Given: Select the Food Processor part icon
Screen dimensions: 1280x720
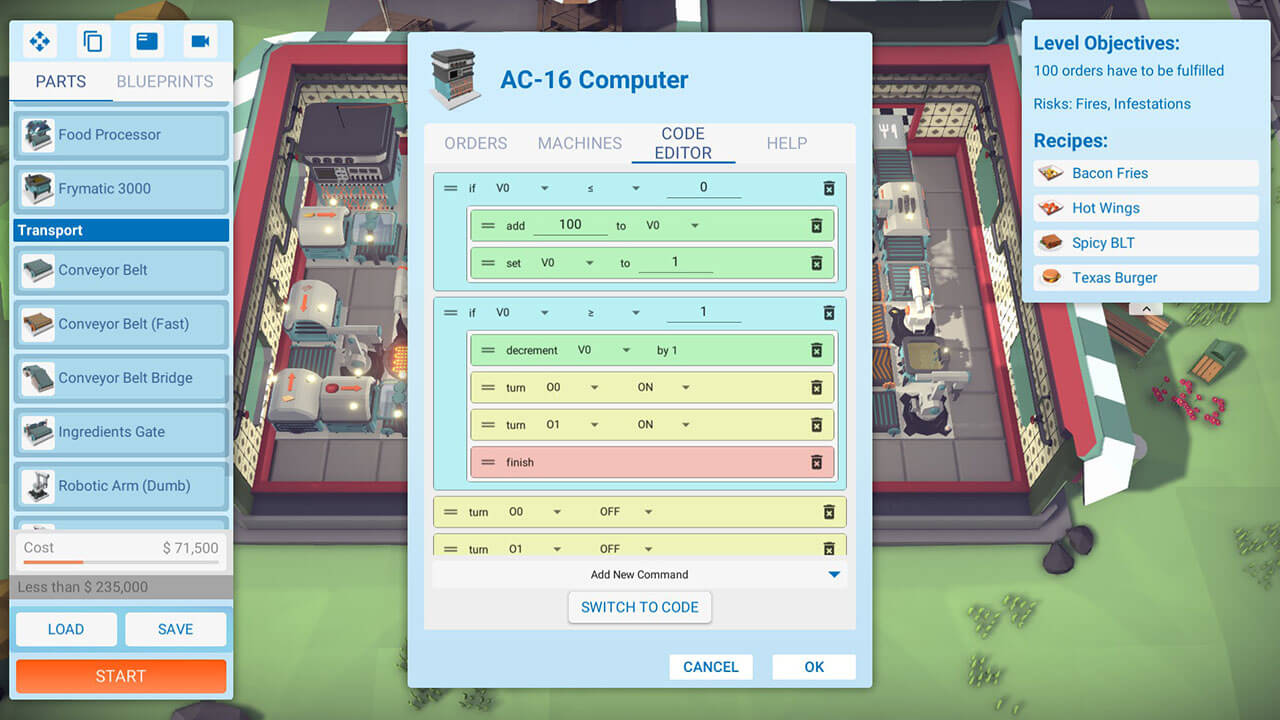Looking at the screenshot, I should (x=38, y=134).
